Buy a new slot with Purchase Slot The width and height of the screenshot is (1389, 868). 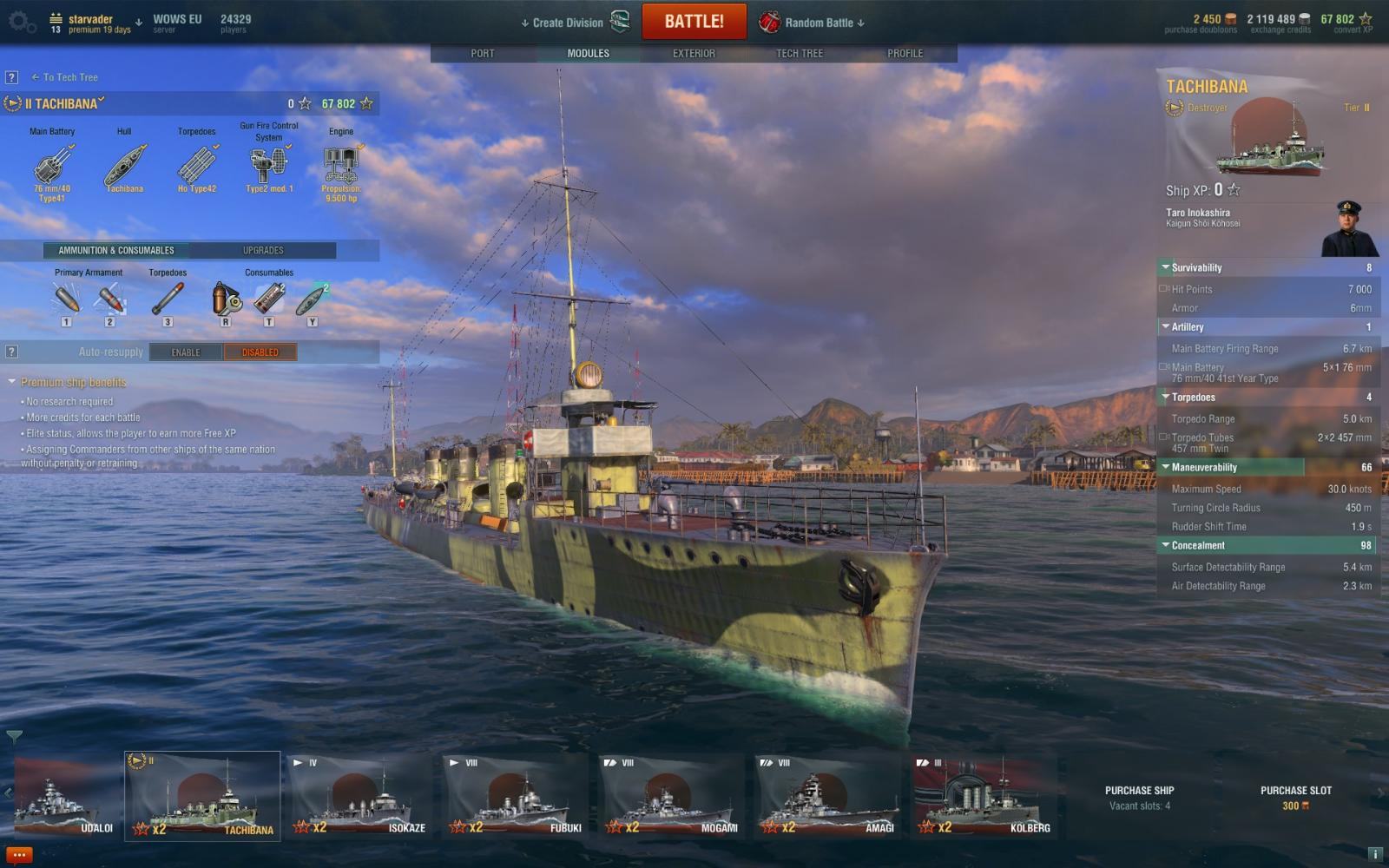[x=1295, y=797]
